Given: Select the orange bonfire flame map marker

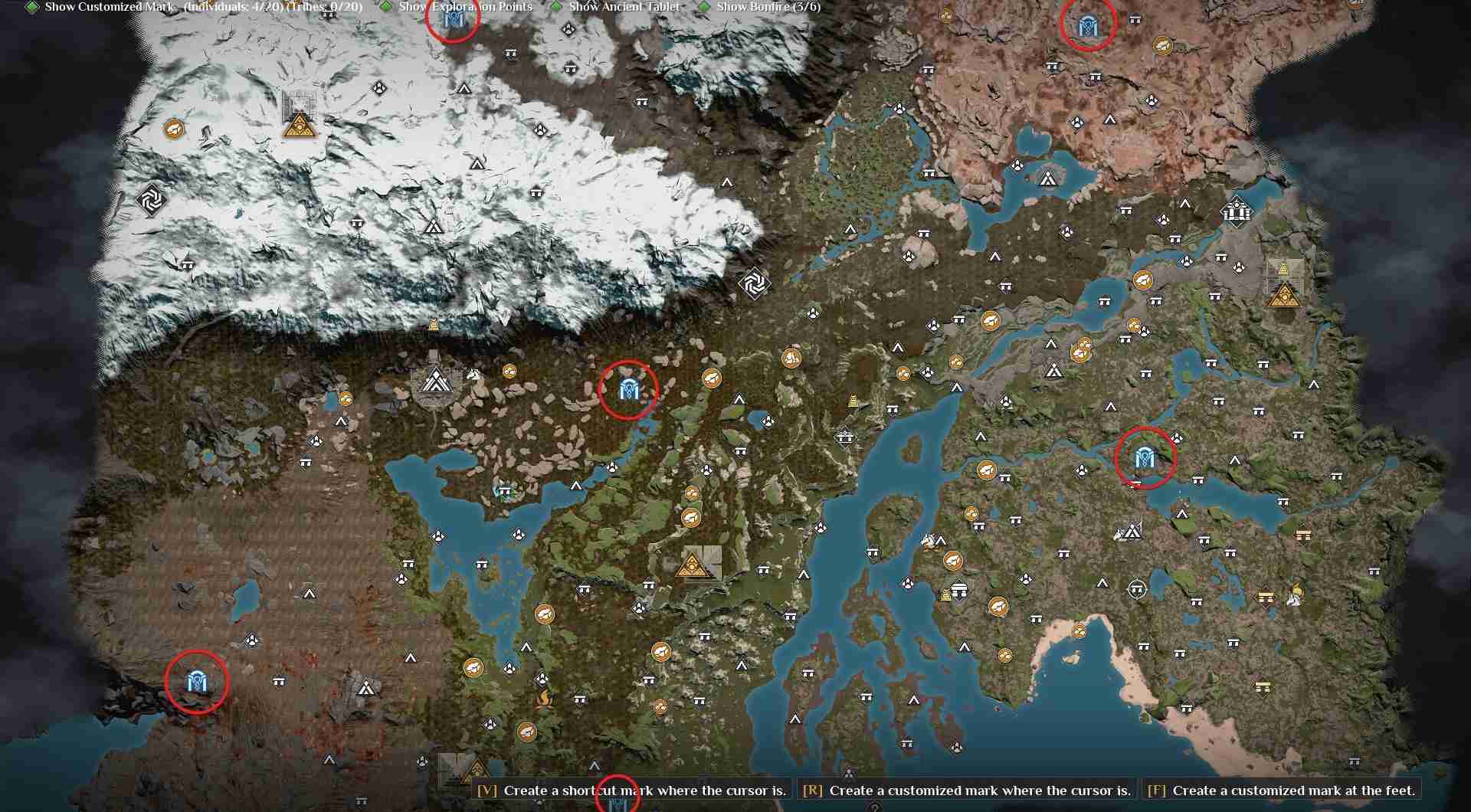Looking at the screenshot, I should pyautogui.click(x=544, y=698).
